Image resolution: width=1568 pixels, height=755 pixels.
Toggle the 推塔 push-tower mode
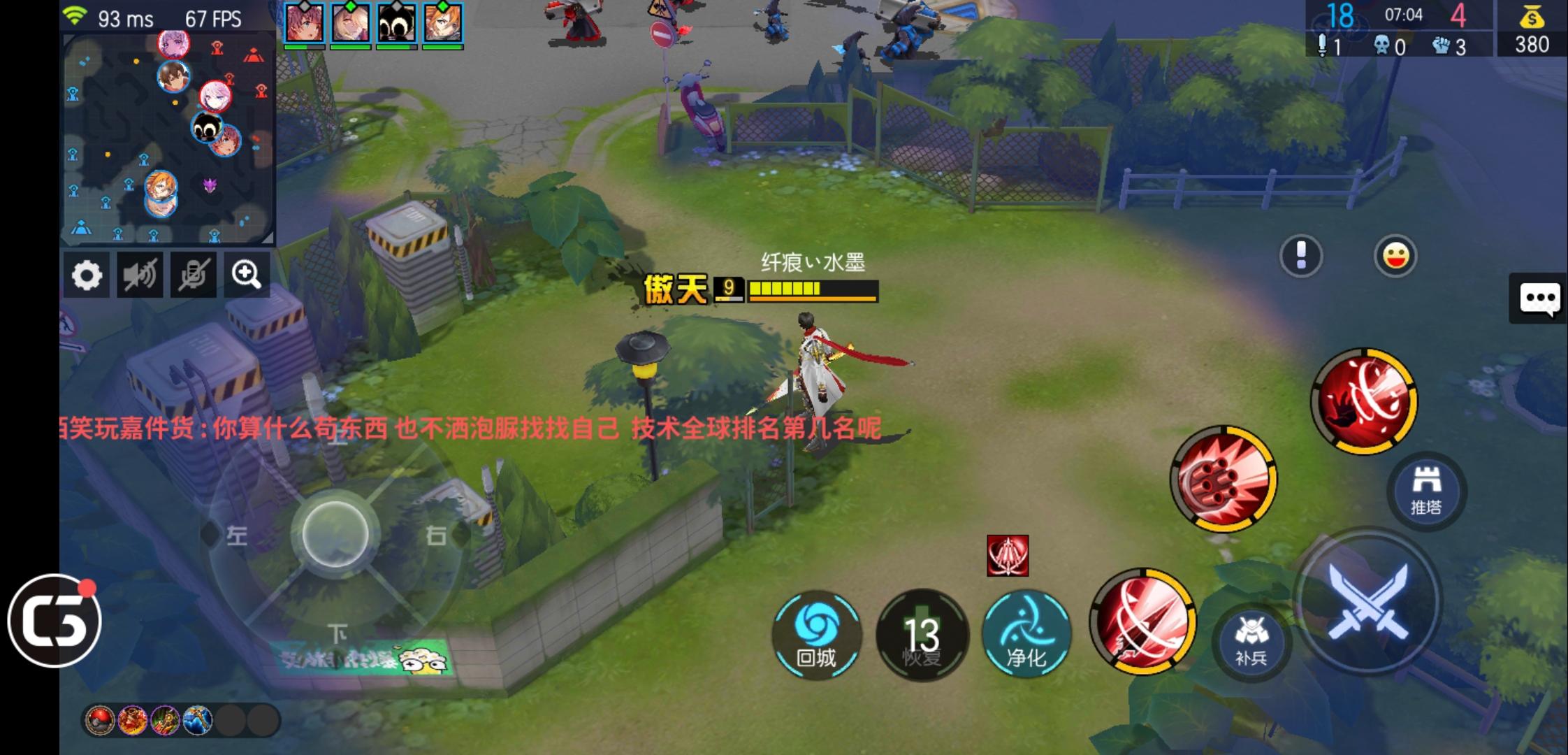[x=1425, y=489]
